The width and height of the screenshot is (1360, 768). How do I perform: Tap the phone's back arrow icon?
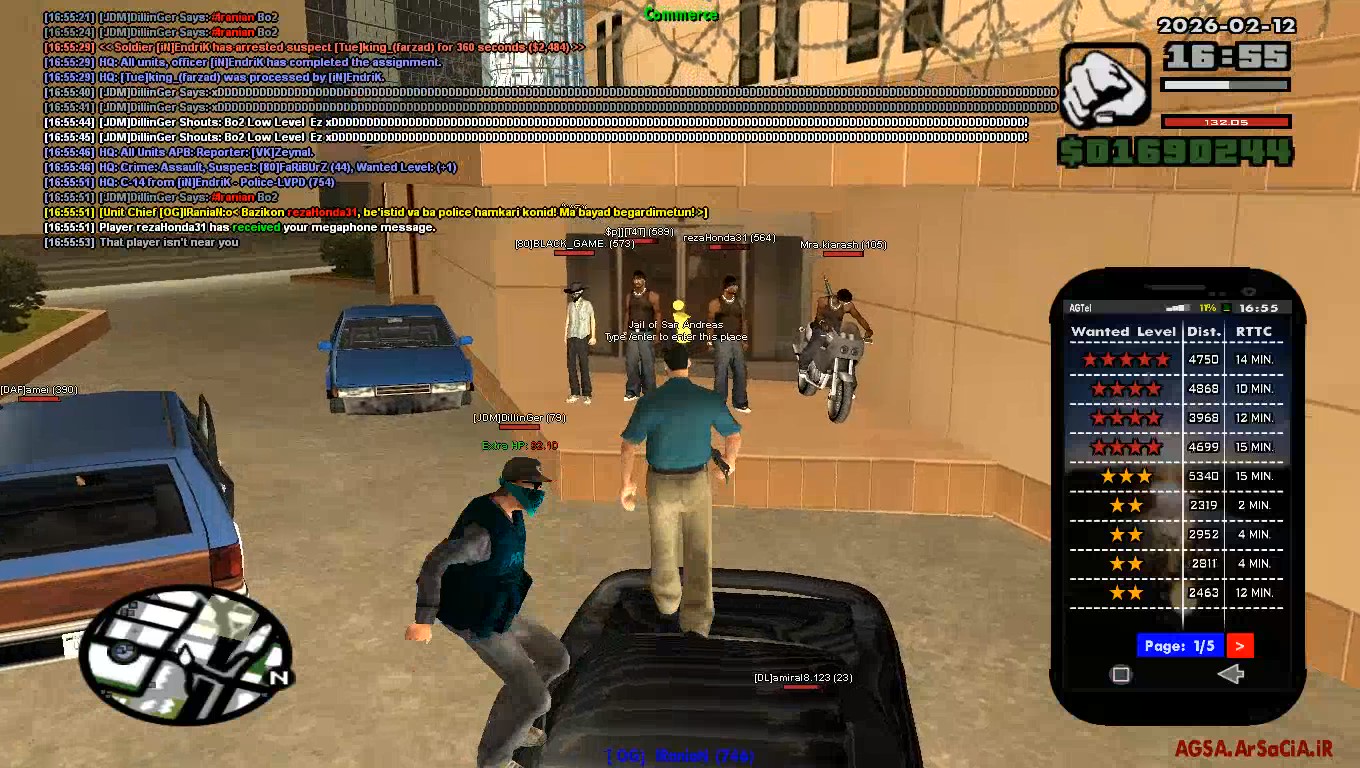(1229, 675)
